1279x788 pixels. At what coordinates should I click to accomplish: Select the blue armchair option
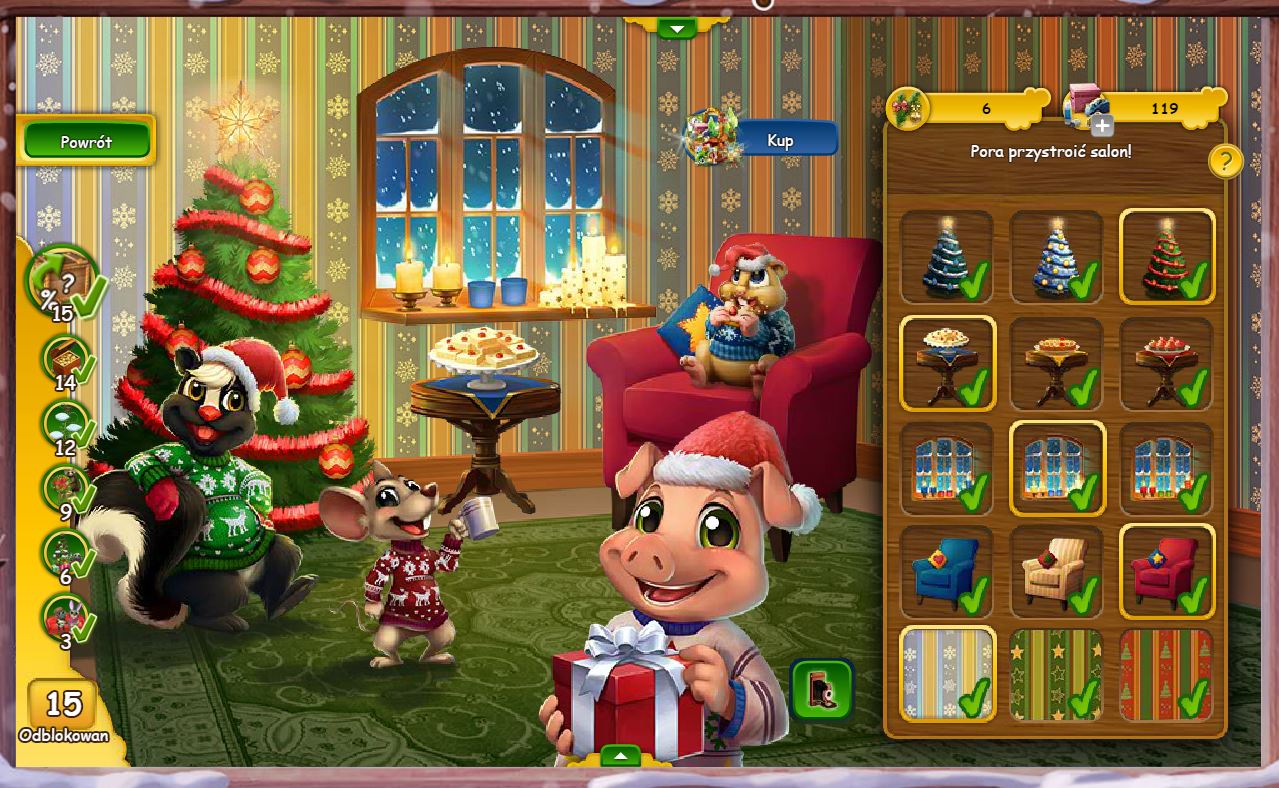point(946,572)
